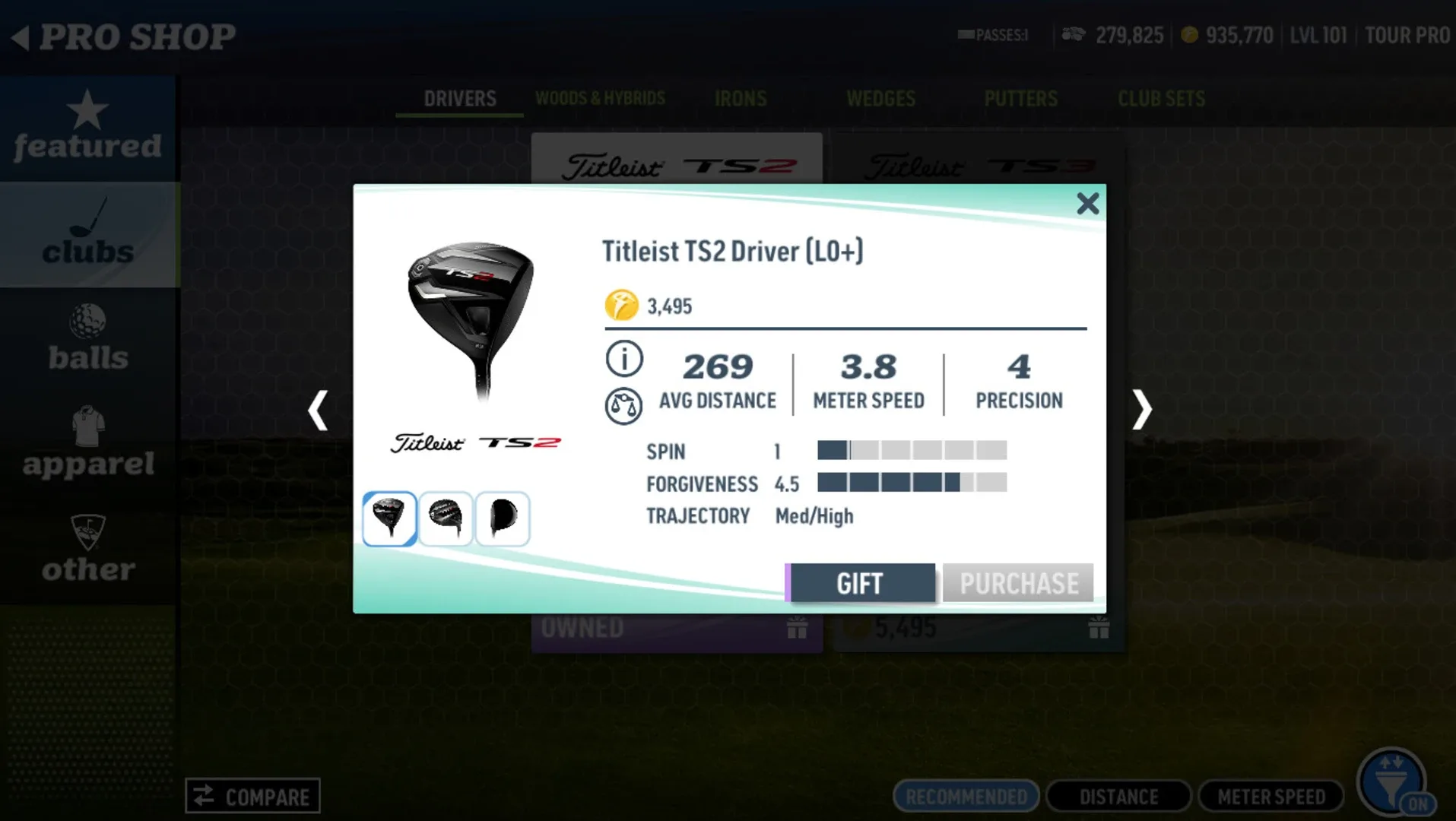The width and height of the screenshot is (1456, 821).
Task: Toggle the filter funnel ON button
Action: pos(1393,783)
